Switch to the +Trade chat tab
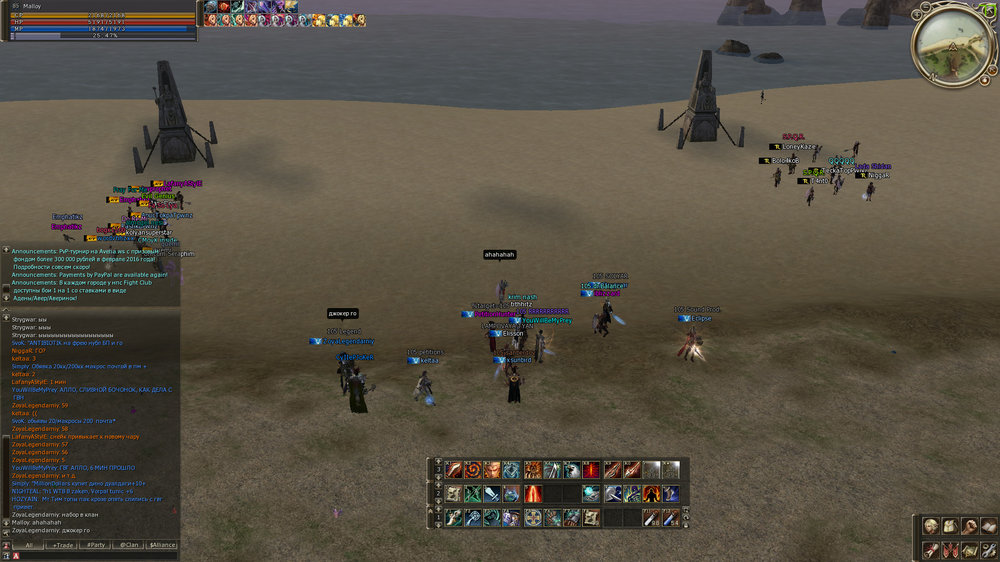 (x=63, y=545)
